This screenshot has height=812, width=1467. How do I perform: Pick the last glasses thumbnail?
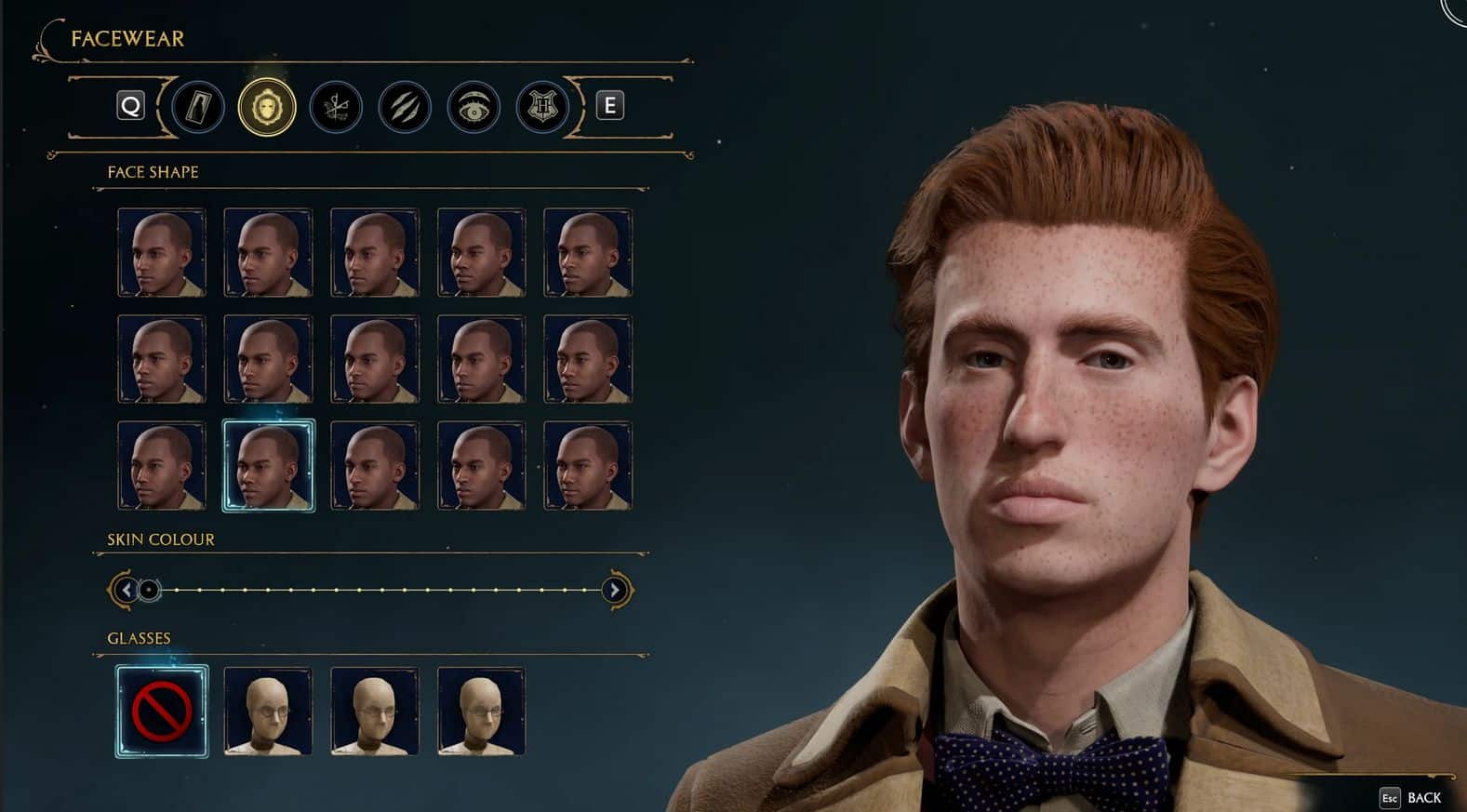[480, 710]
